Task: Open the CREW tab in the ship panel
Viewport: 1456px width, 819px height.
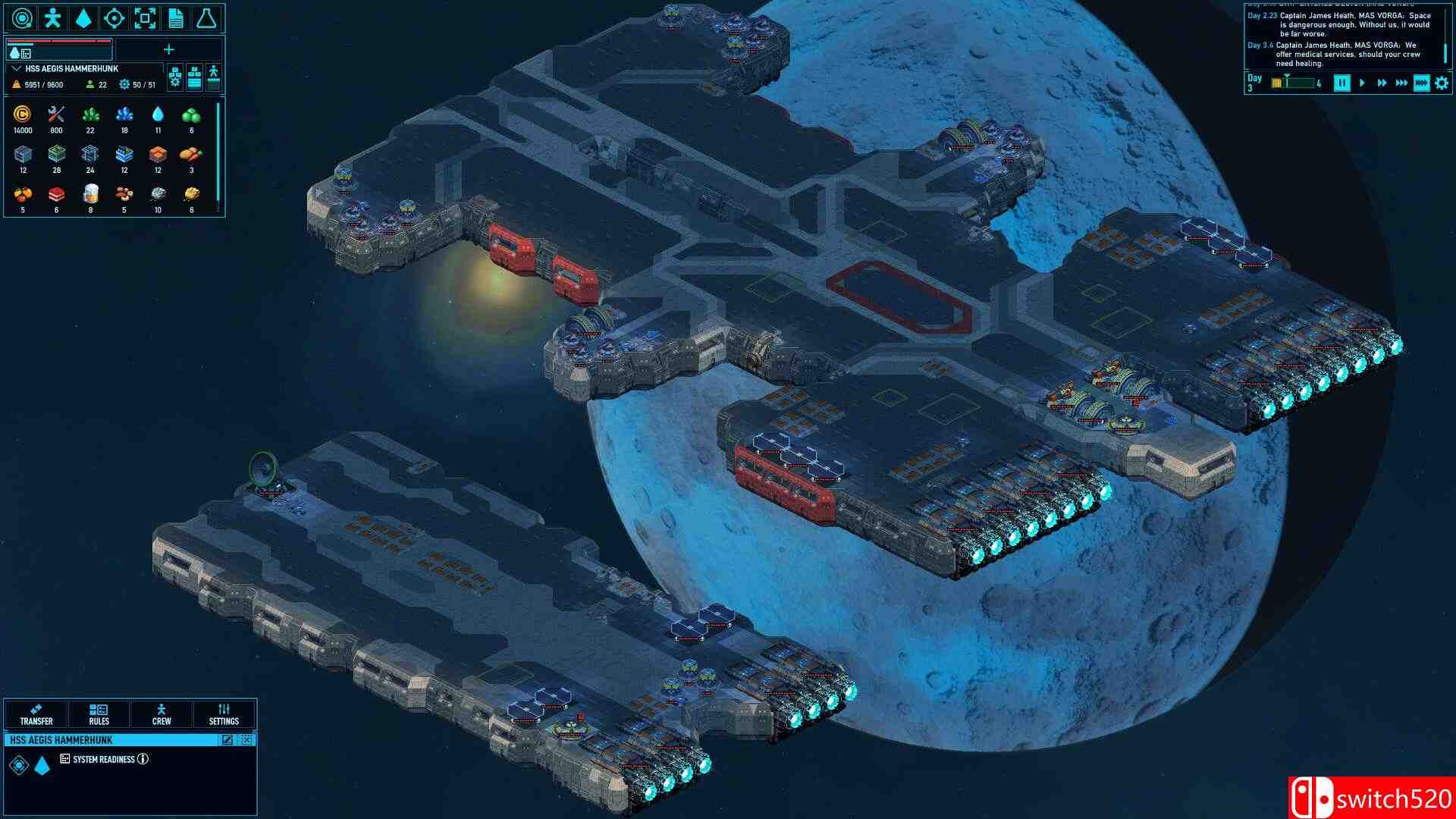Action: [x=161, y=714]
